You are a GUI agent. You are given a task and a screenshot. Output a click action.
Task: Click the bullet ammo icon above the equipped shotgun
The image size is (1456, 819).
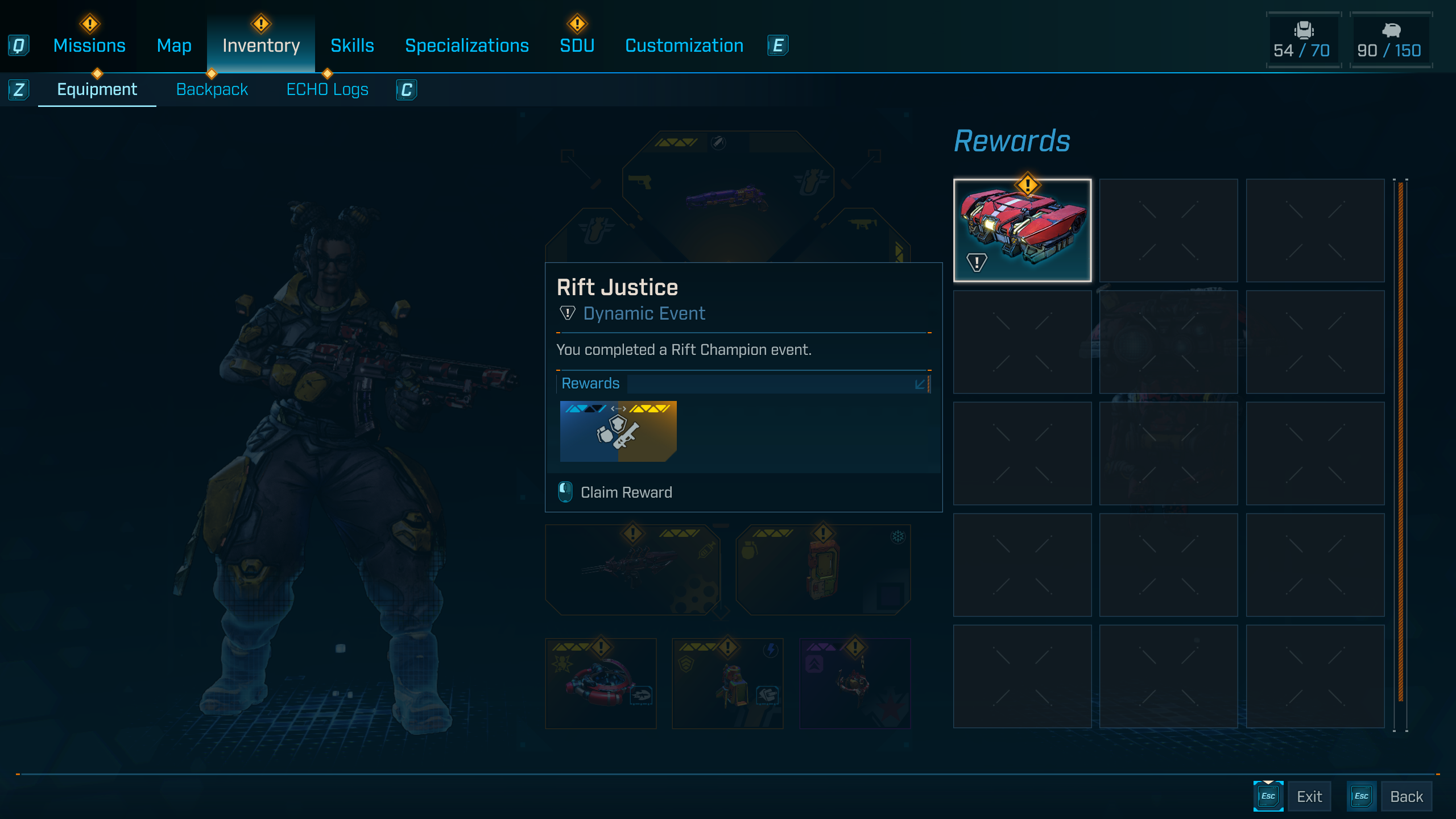click(718, 142)
